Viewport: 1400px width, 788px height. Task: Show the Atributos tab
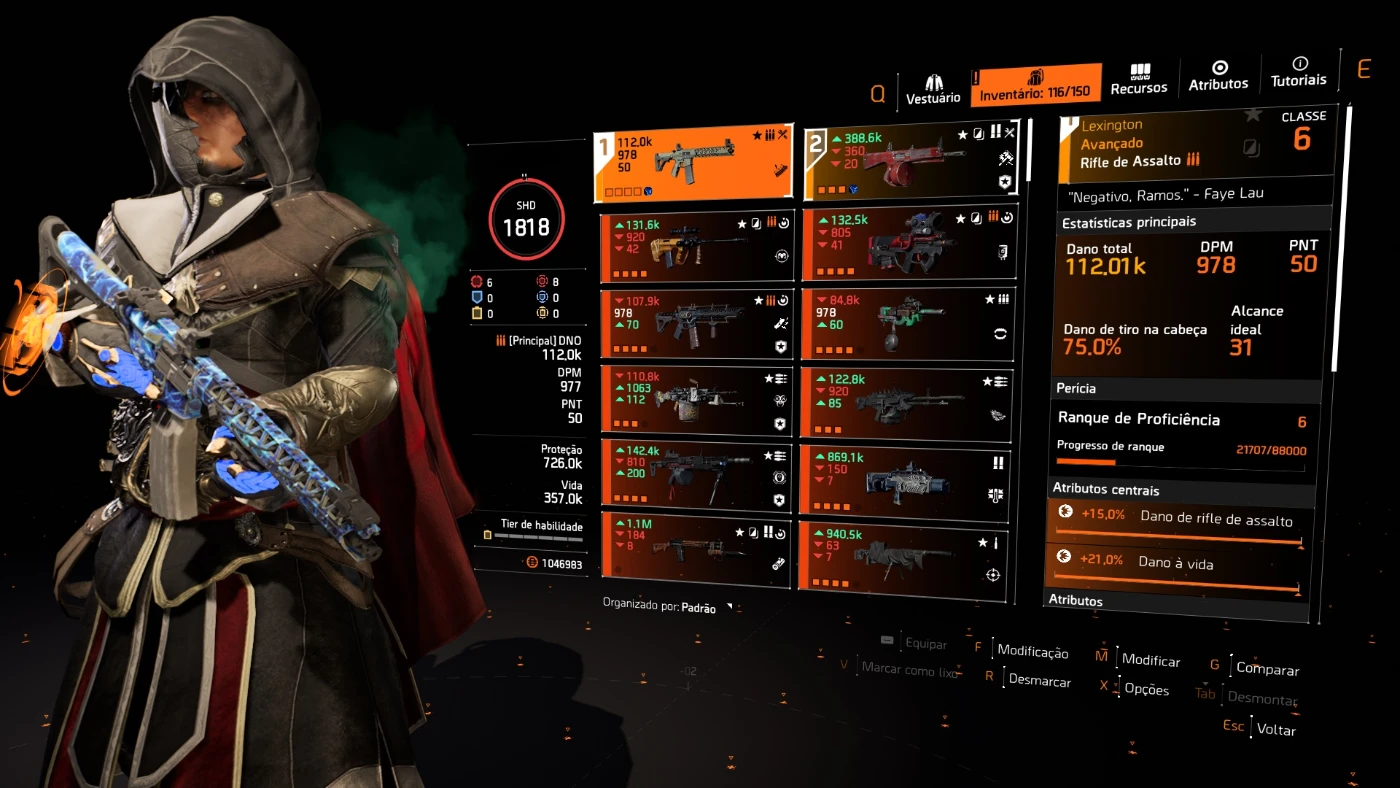(1218, 76)
